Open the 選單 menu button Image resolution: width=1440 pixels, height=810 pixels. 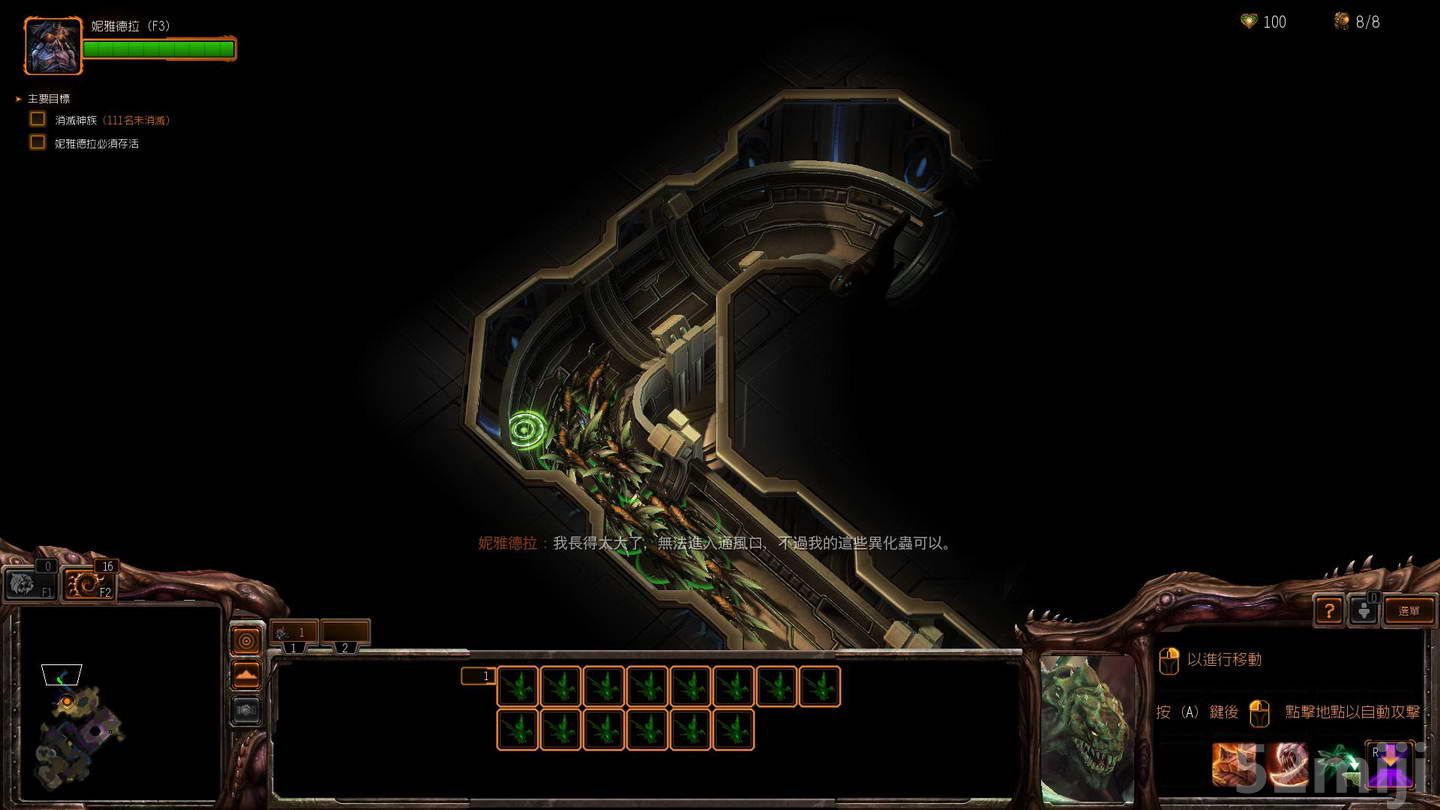(x=1410, y=609)
